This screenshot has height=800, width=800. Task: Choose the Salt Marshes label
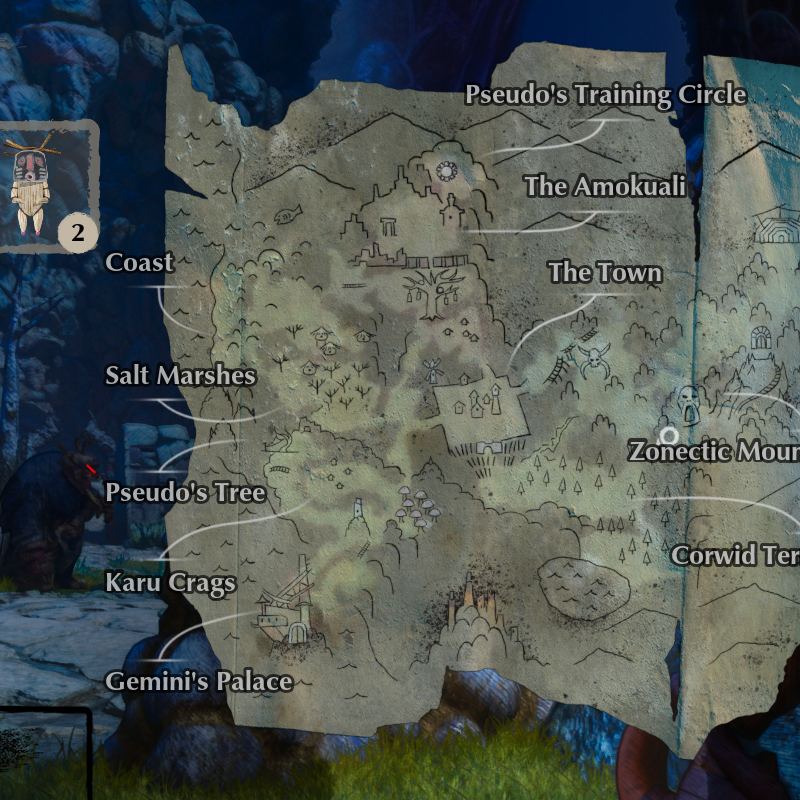(181, 376)
